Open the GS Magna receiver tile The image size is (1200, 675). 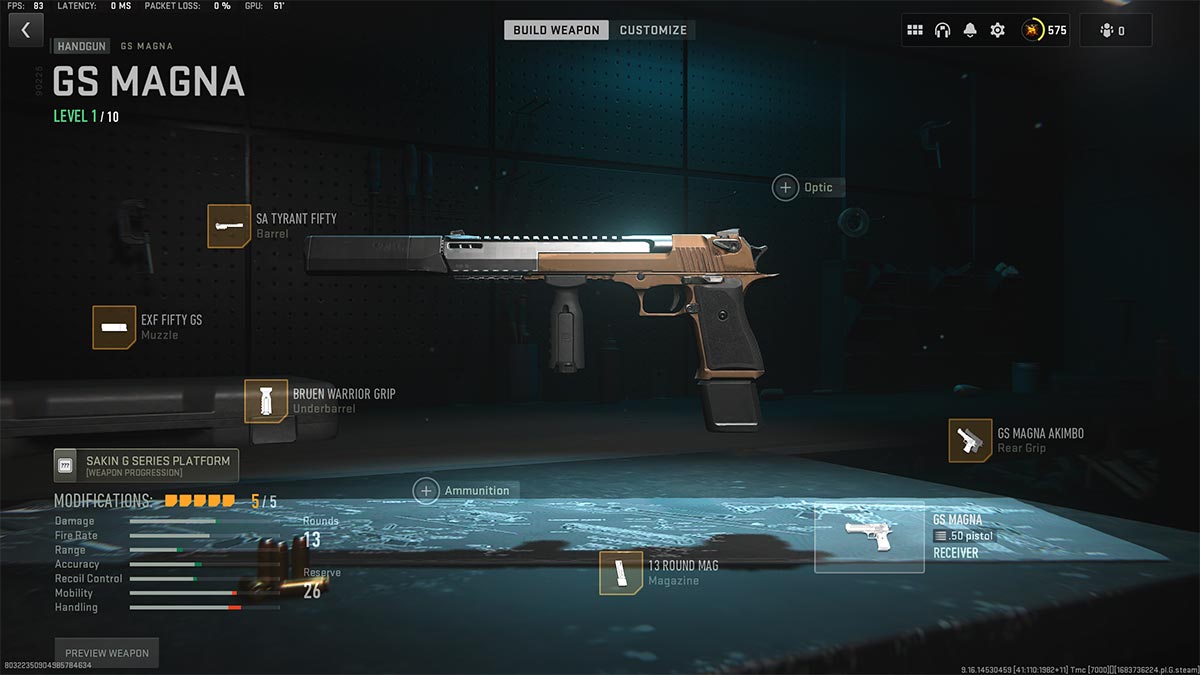pos(869,537)
